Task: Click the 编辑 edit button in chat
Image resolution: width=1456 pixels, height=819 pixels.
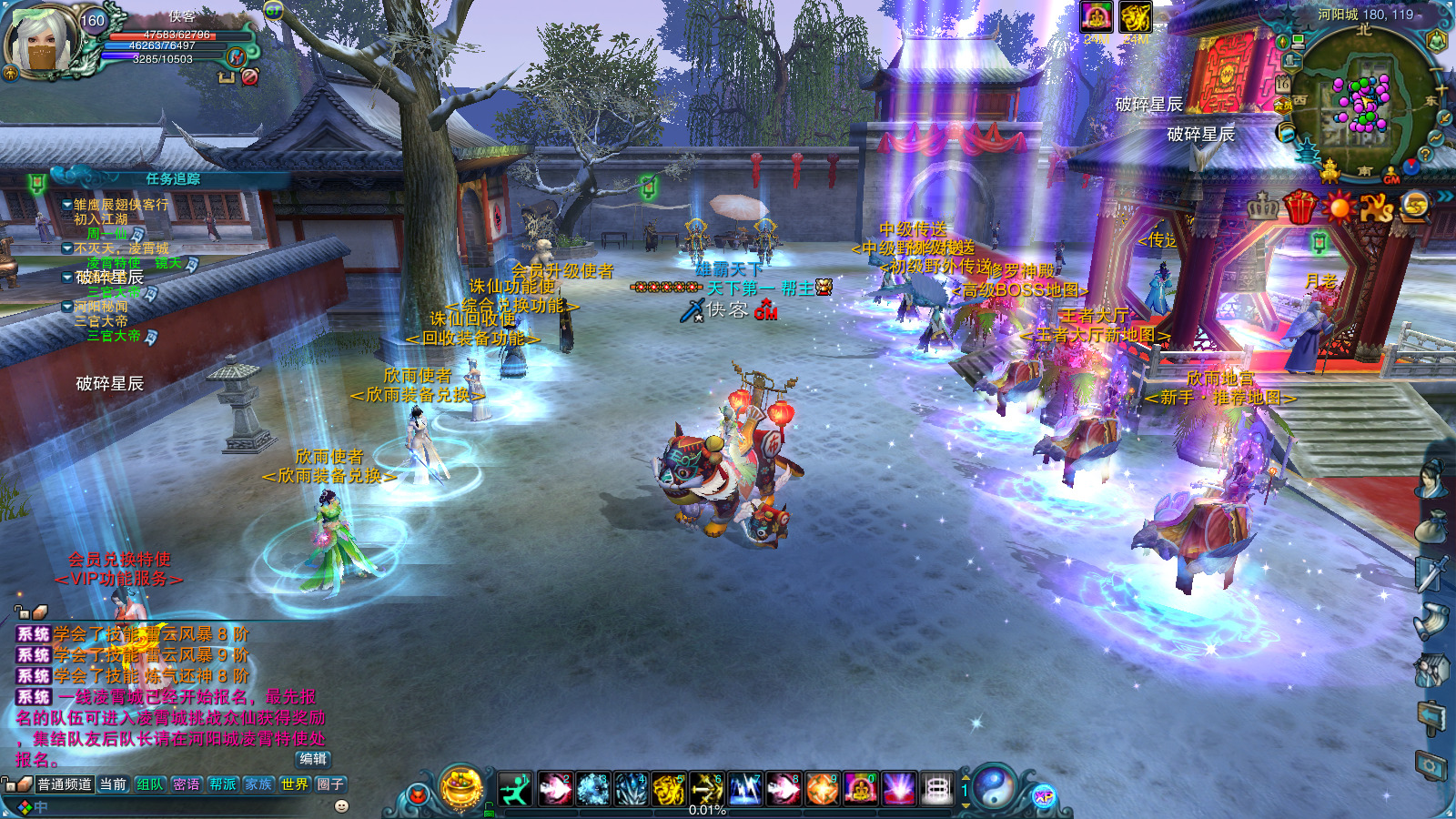Action: [x=312, y=759]
